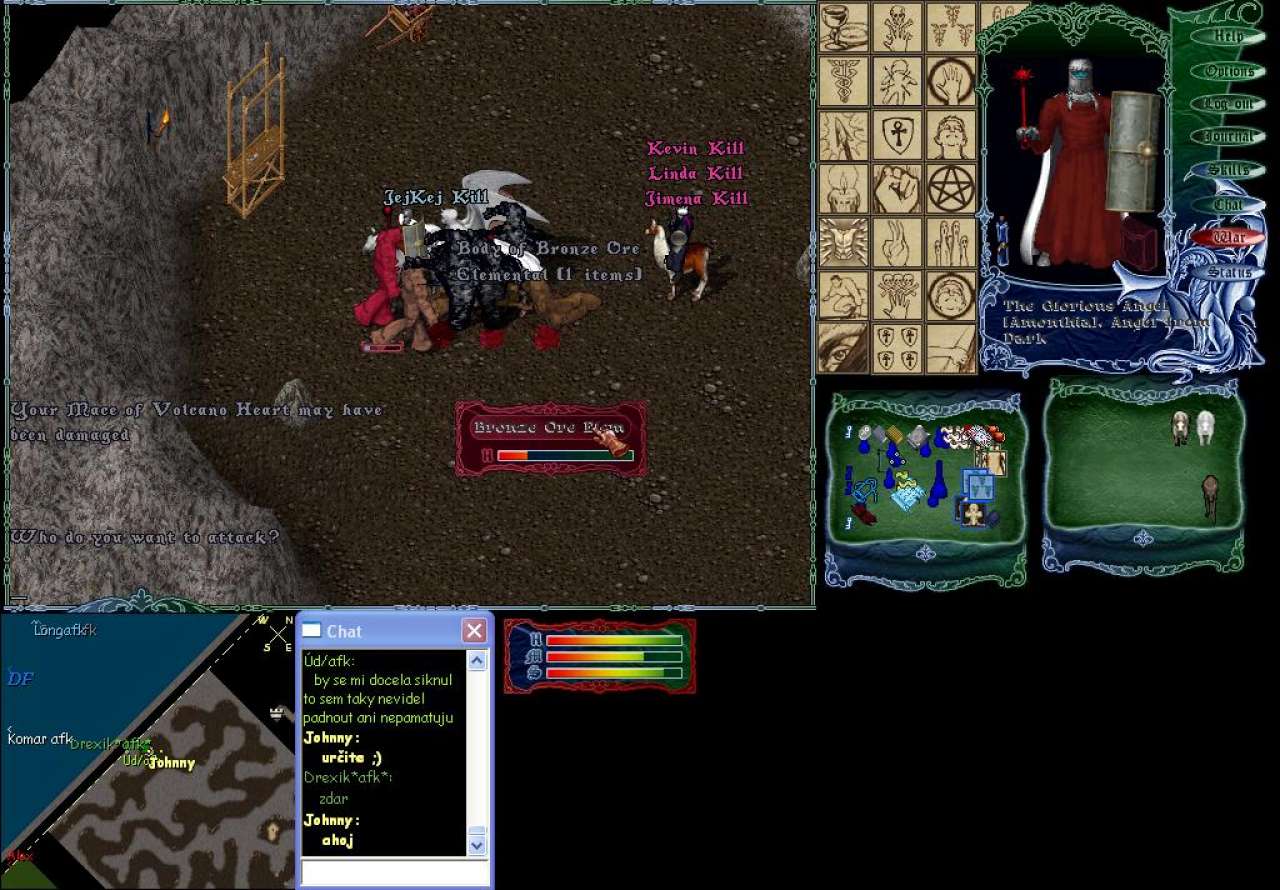Image resolution: width=1280 pixels, height=890 pixels.
Task: Open the Status window
Action: (1228, 272)
